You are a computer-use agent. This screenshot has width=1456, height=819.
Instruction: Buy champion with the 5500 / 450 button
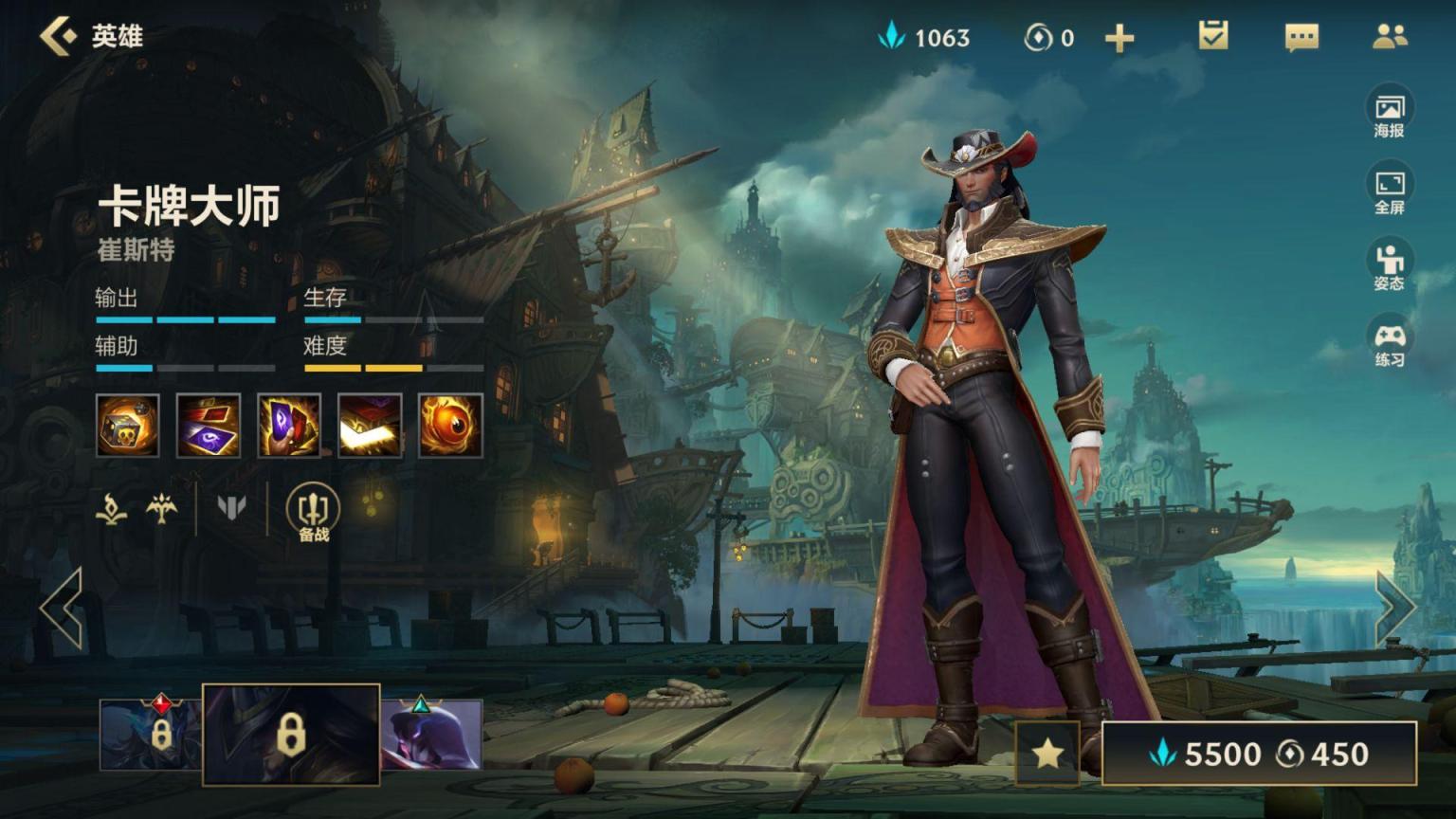pos(1259,754)
